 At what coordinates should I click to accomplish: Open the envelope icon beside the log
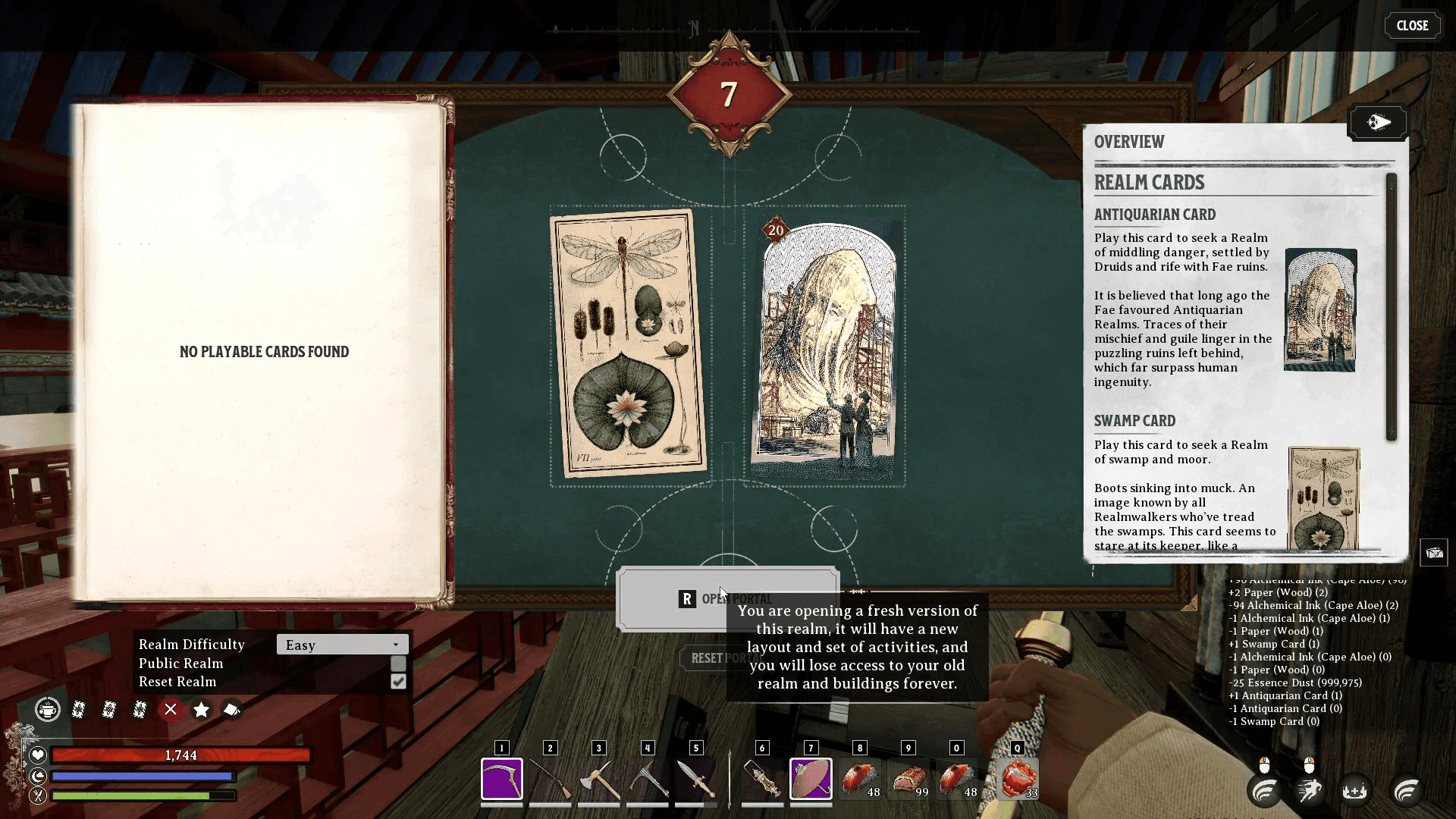[x=1433, y=553]
